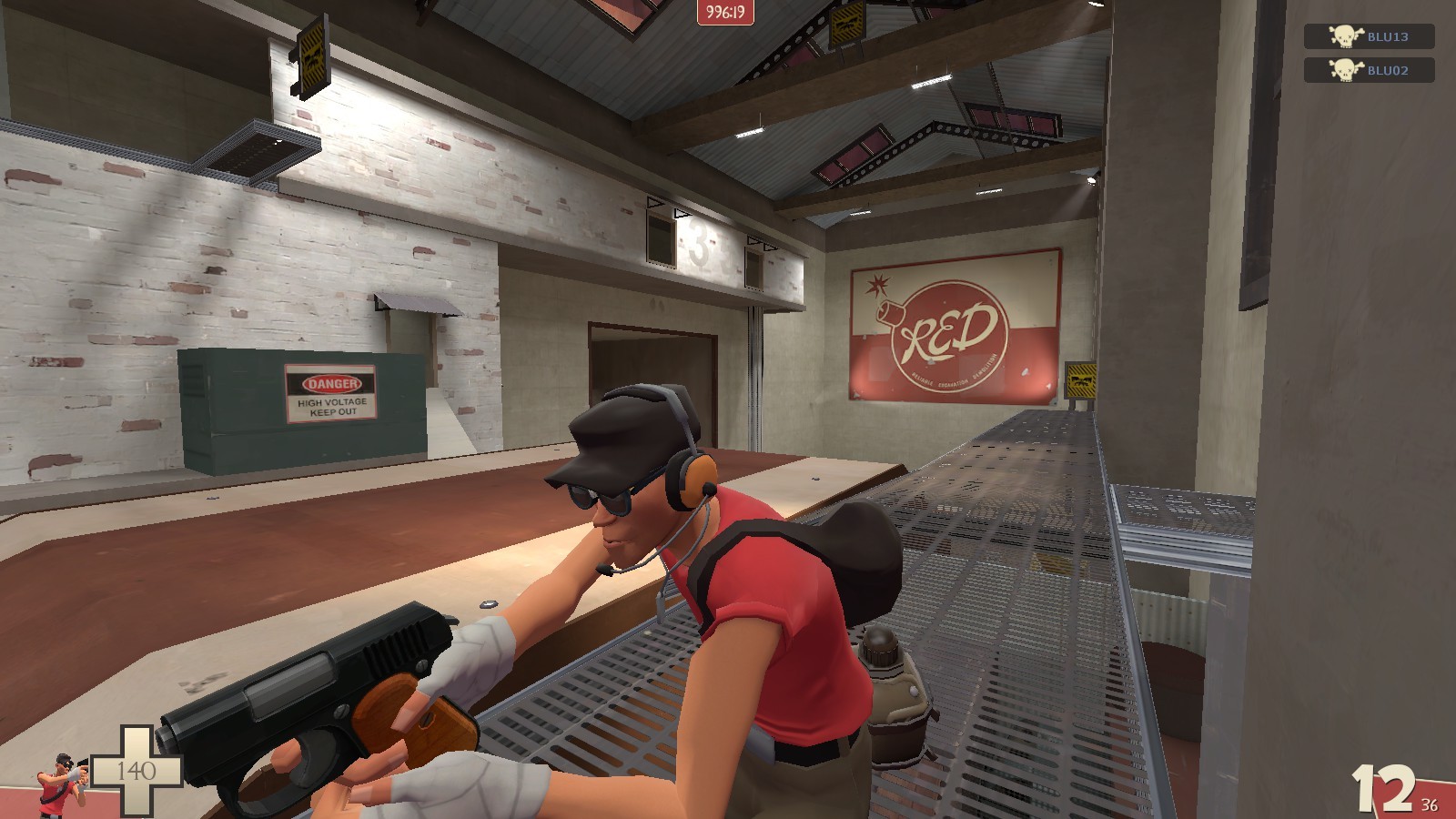
Task: Select the RED team logo poster
Action: pos(953,328)
